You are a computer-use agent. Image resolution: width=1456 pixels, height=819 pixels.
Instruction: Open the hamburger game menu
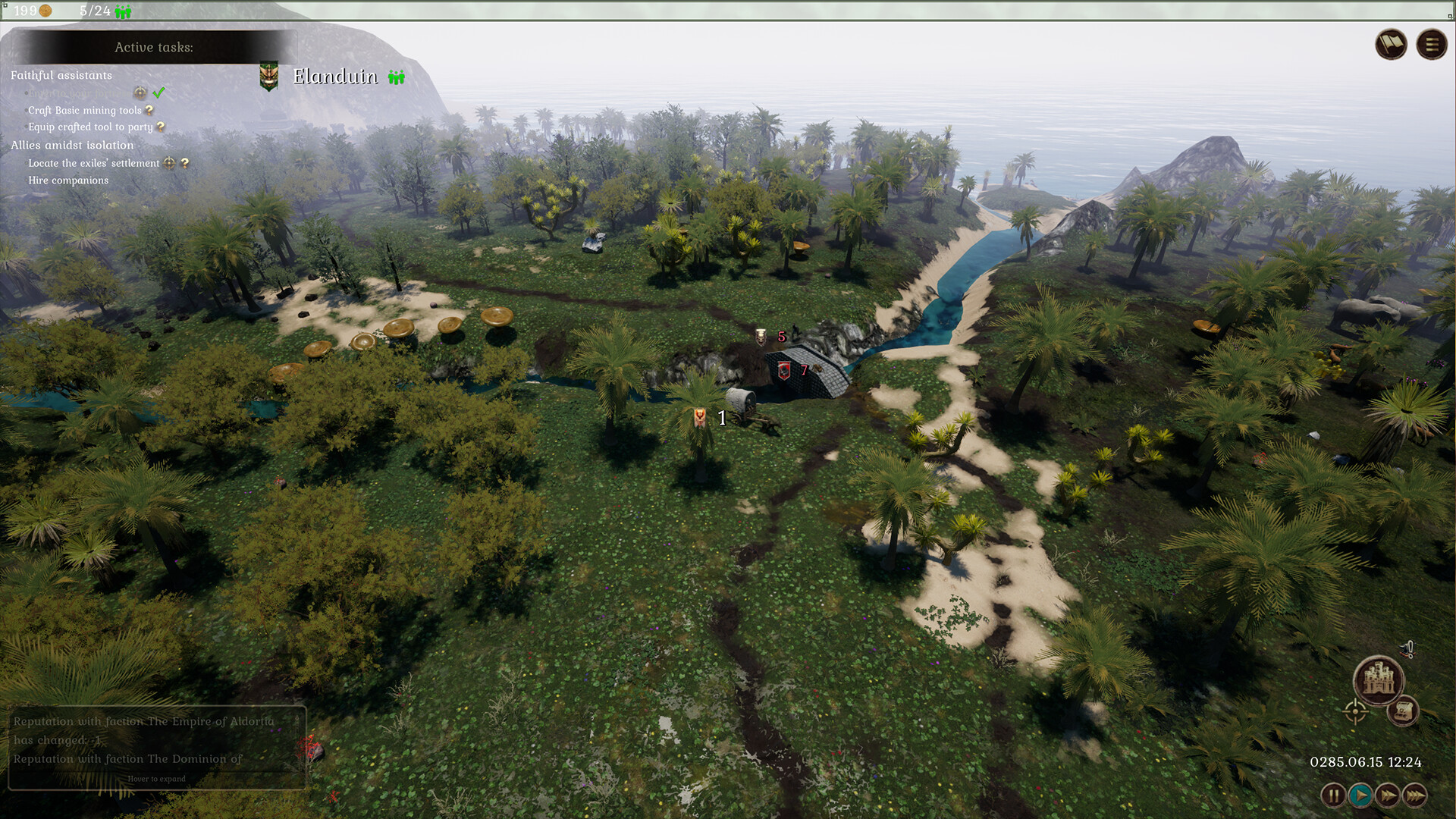[x=1432, y=44]
